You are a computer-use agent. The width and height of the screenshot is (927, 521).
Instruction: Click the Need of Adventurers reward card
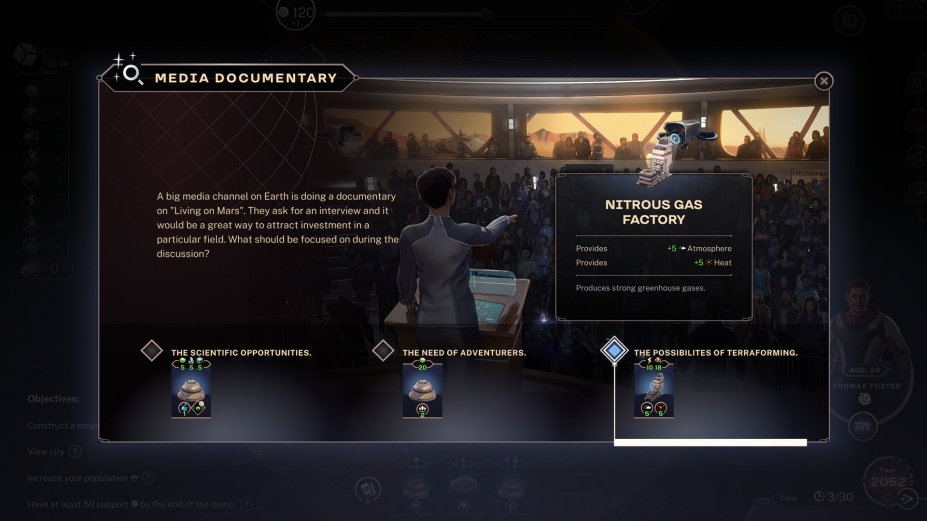click(x=422, y=389)
